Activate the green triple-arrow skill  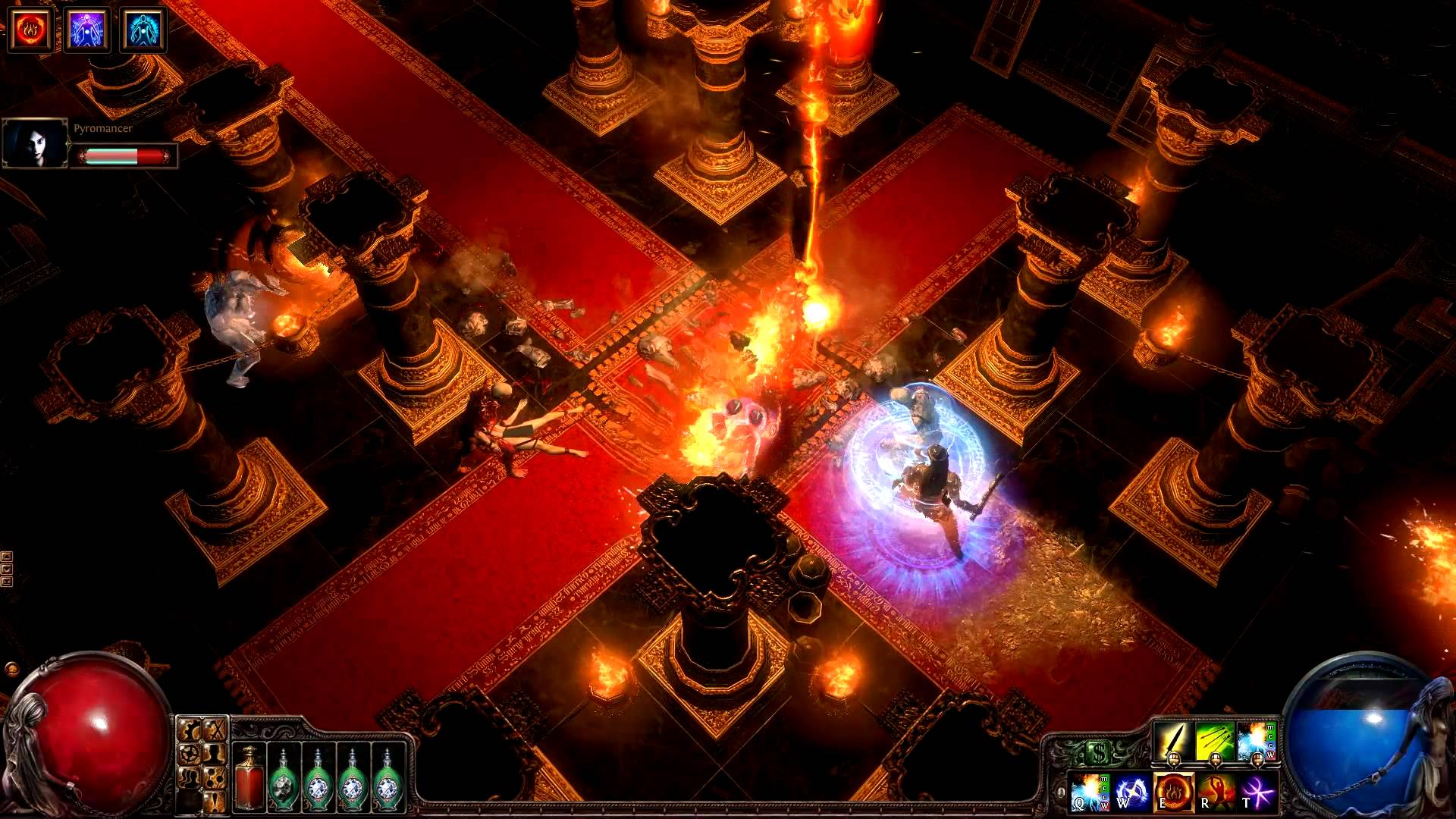[1214, 741]
